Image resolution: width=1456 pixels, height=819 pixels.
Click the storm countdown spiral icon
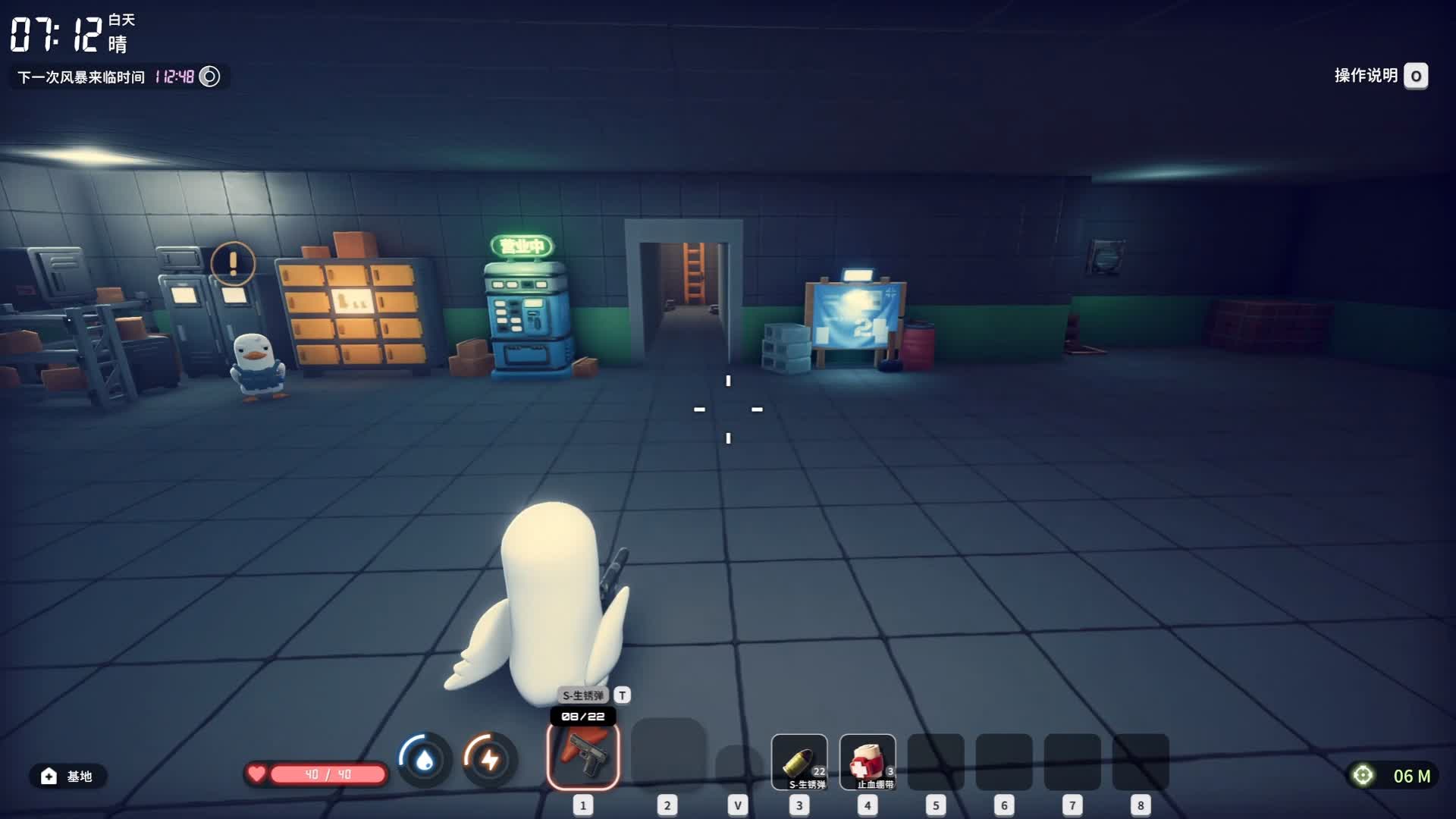(x=209, y=77)
